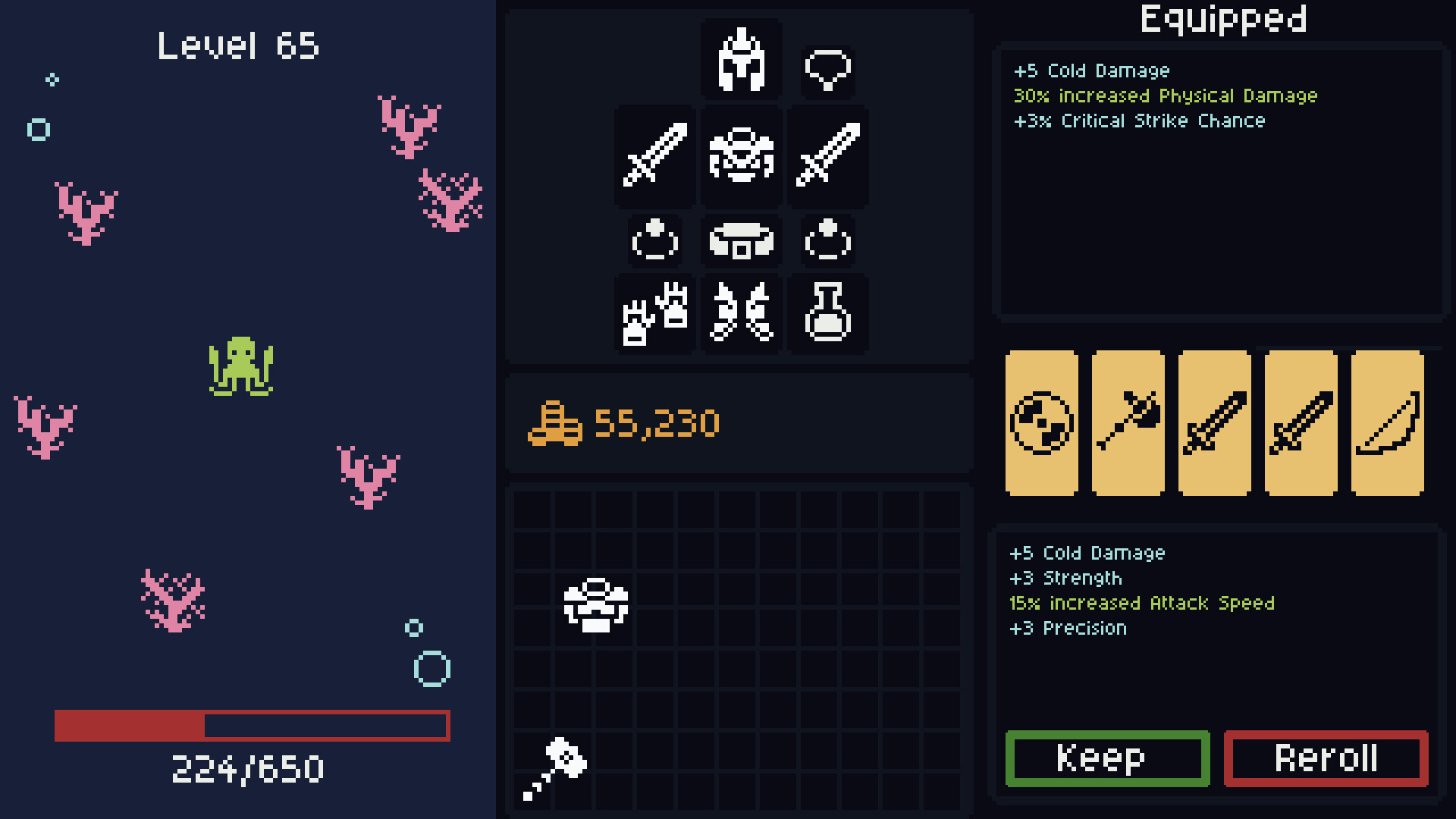Open the potion flask slot
Screen dimensions: 1456x819
pos(827,315)
